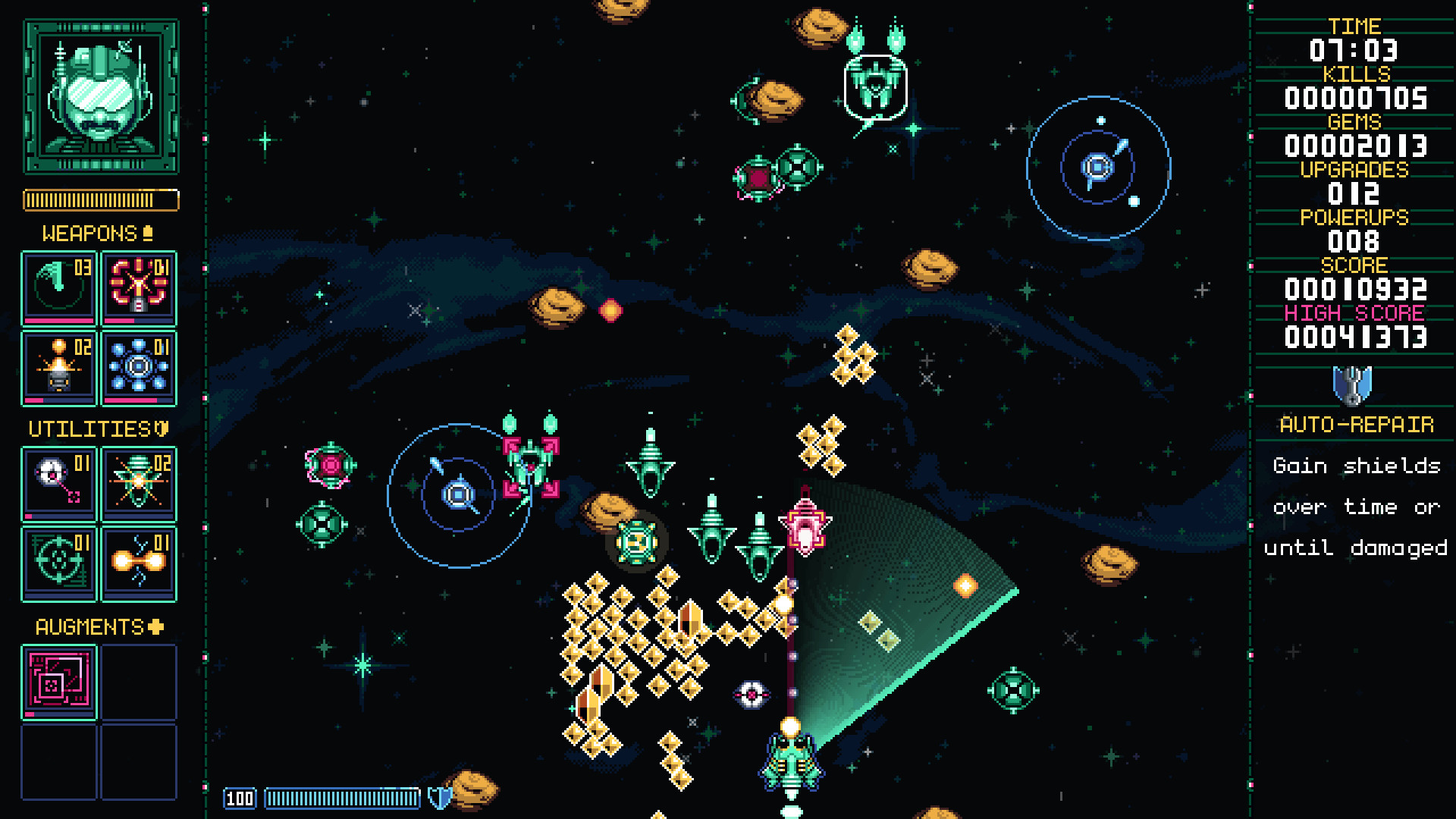Image resolution: width=1456 pixels, height=819 pixels.
Task: Click the plus icon beside the AUGMENTS header
Action: [155, 627]
